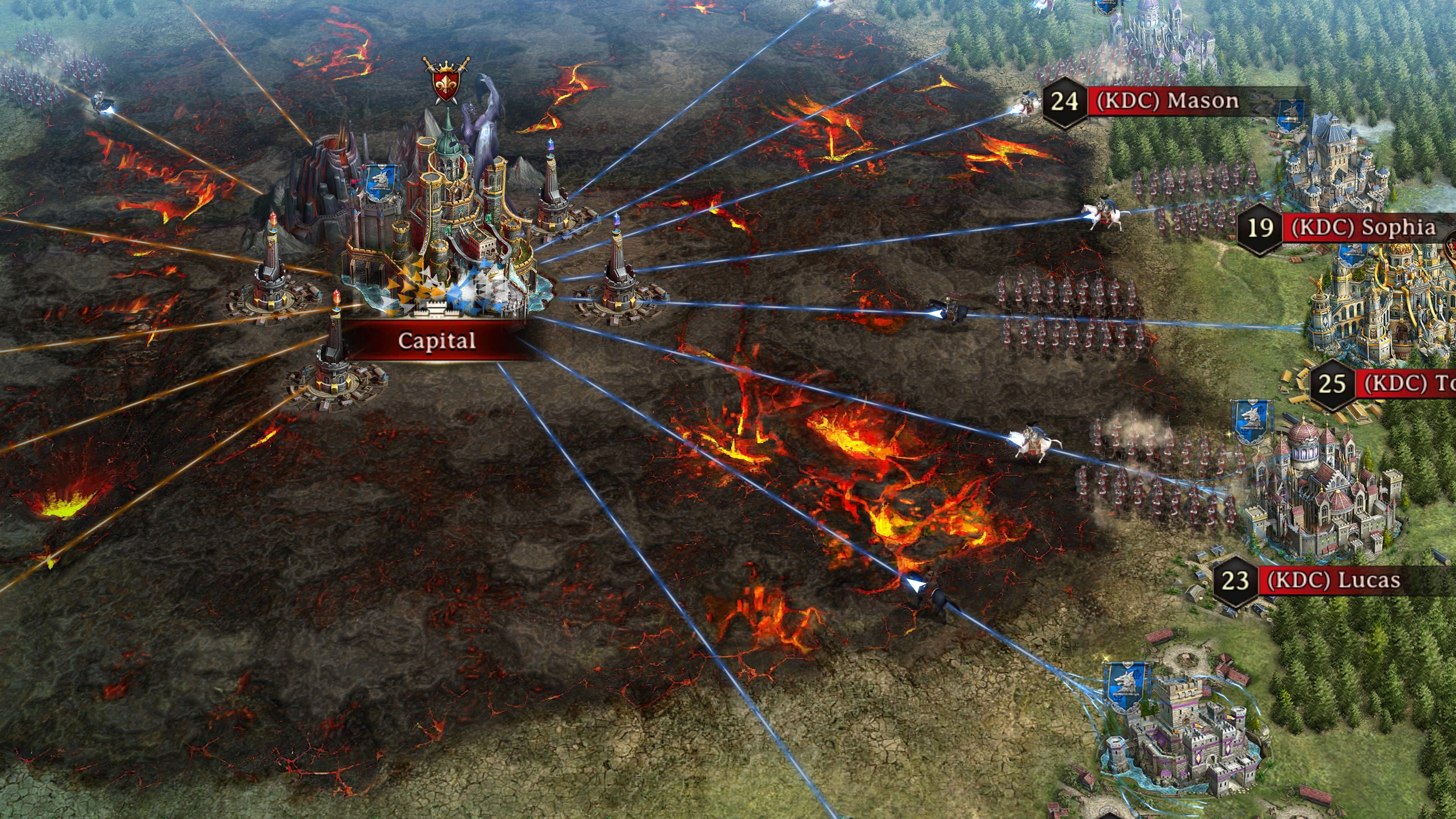The height and width of the screenshot is (819, 1456).
Task: Open the (KDC) Mason player label
Action: click(x=1167, y=102)
